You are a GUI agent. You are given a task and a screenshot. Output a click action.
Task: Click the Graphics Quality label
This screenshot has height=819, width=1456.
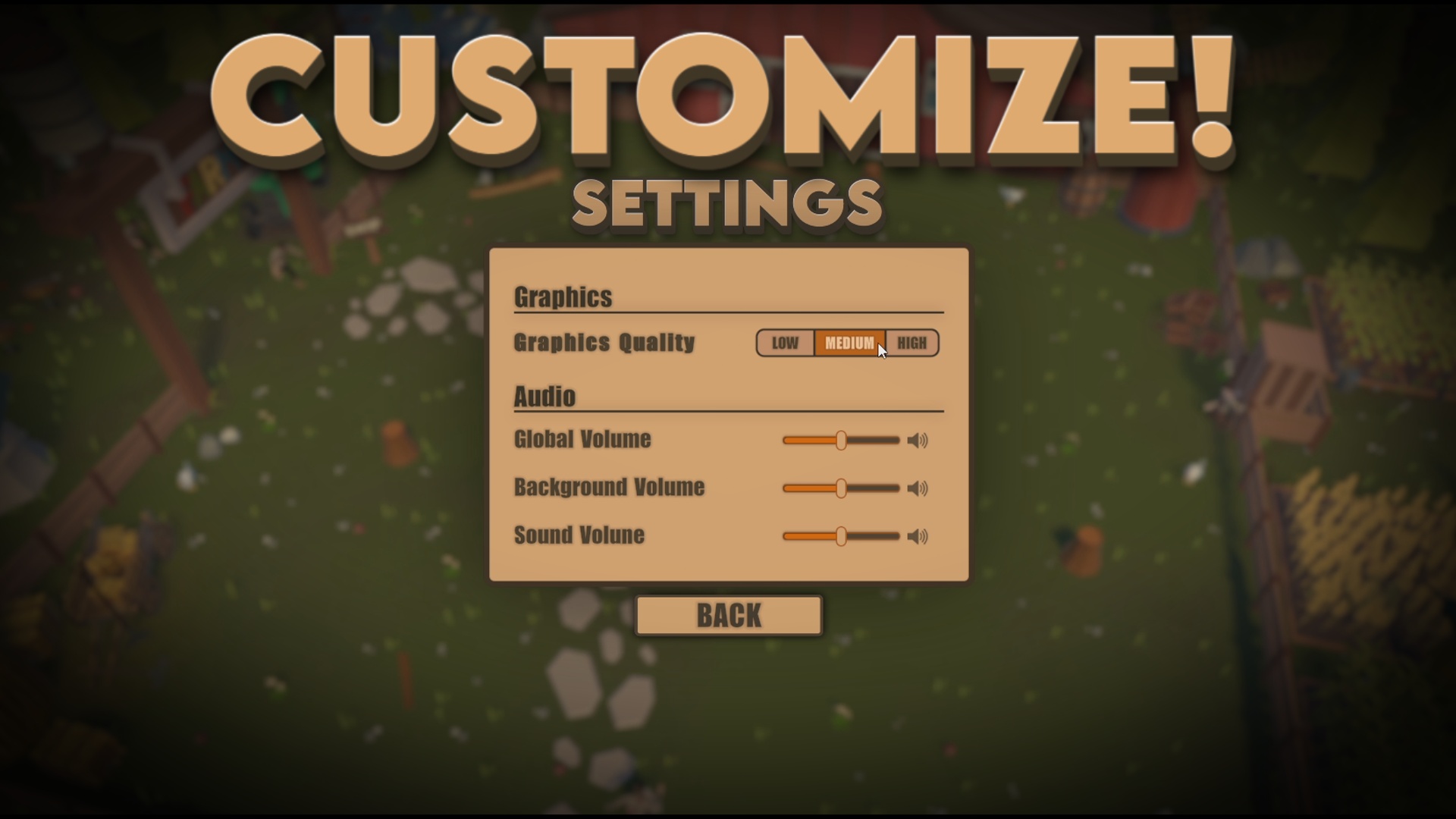coord(604,343)
